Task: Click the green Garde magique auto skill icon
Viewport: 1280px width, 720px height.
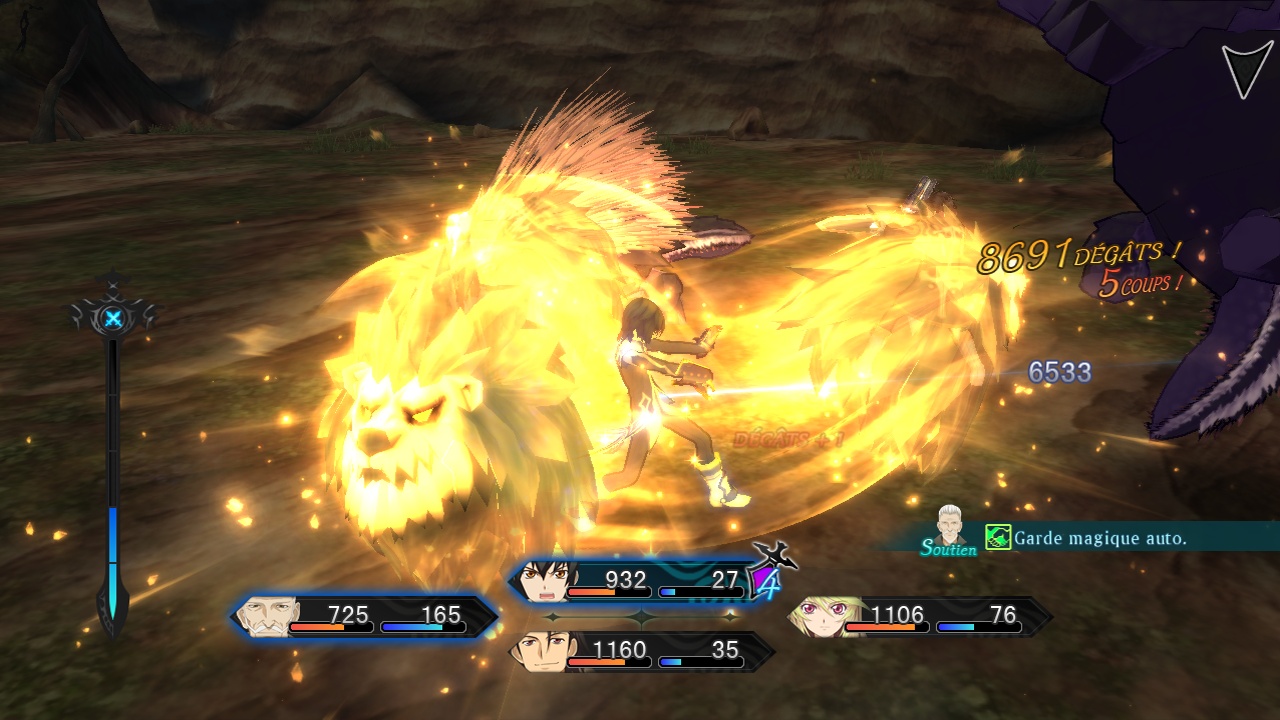Action: [x=998, y=538]
